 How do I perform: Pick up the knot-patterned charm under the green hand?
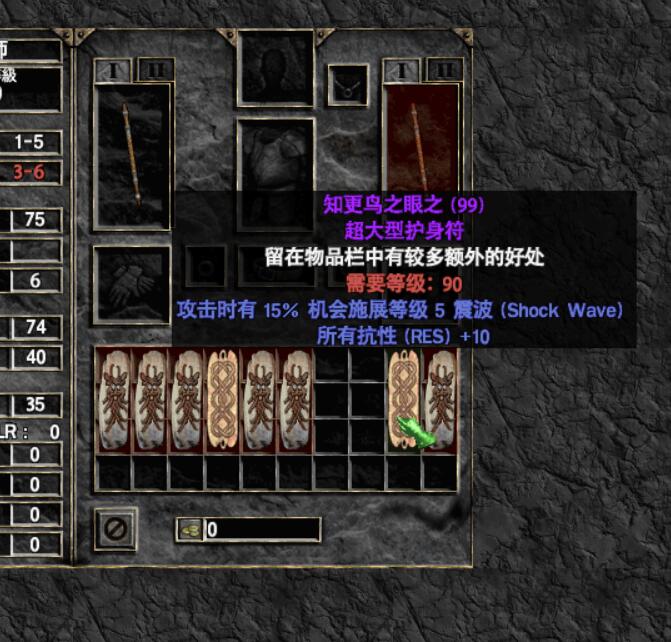coord(403,400)
